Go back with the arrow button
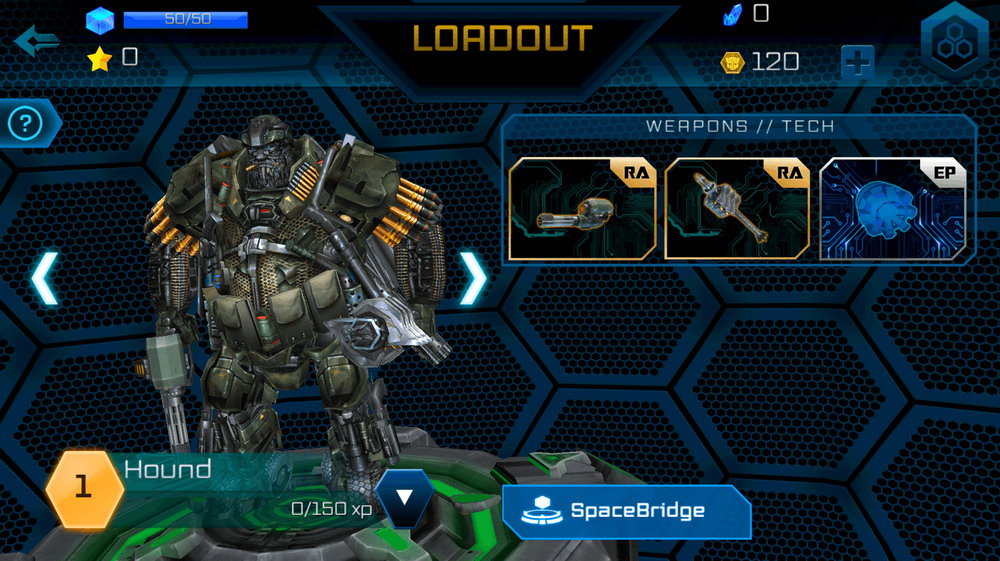This screenshot has width=1000, height=561. [x=36, y=40]
